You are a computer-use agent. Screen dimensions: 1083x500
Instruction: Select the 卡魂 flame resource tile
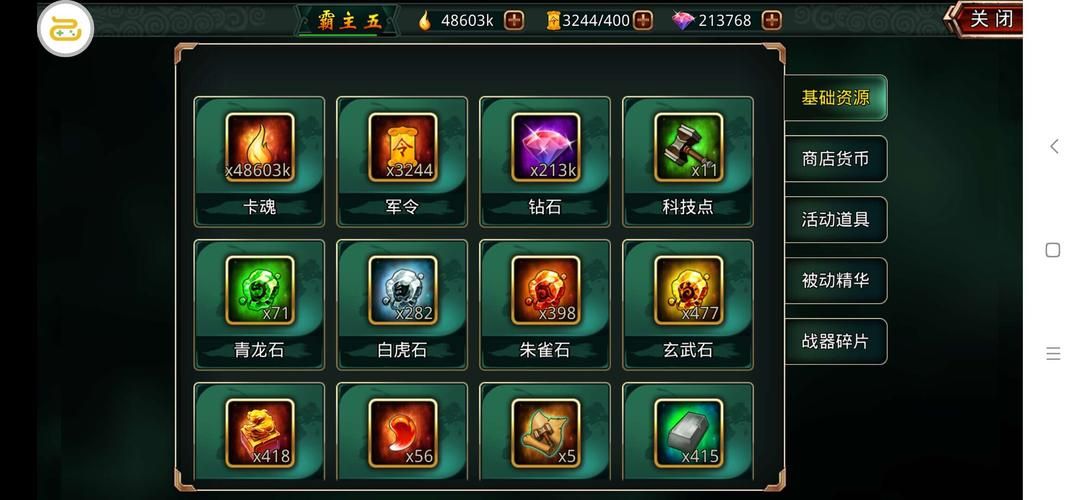pos(259,160)
